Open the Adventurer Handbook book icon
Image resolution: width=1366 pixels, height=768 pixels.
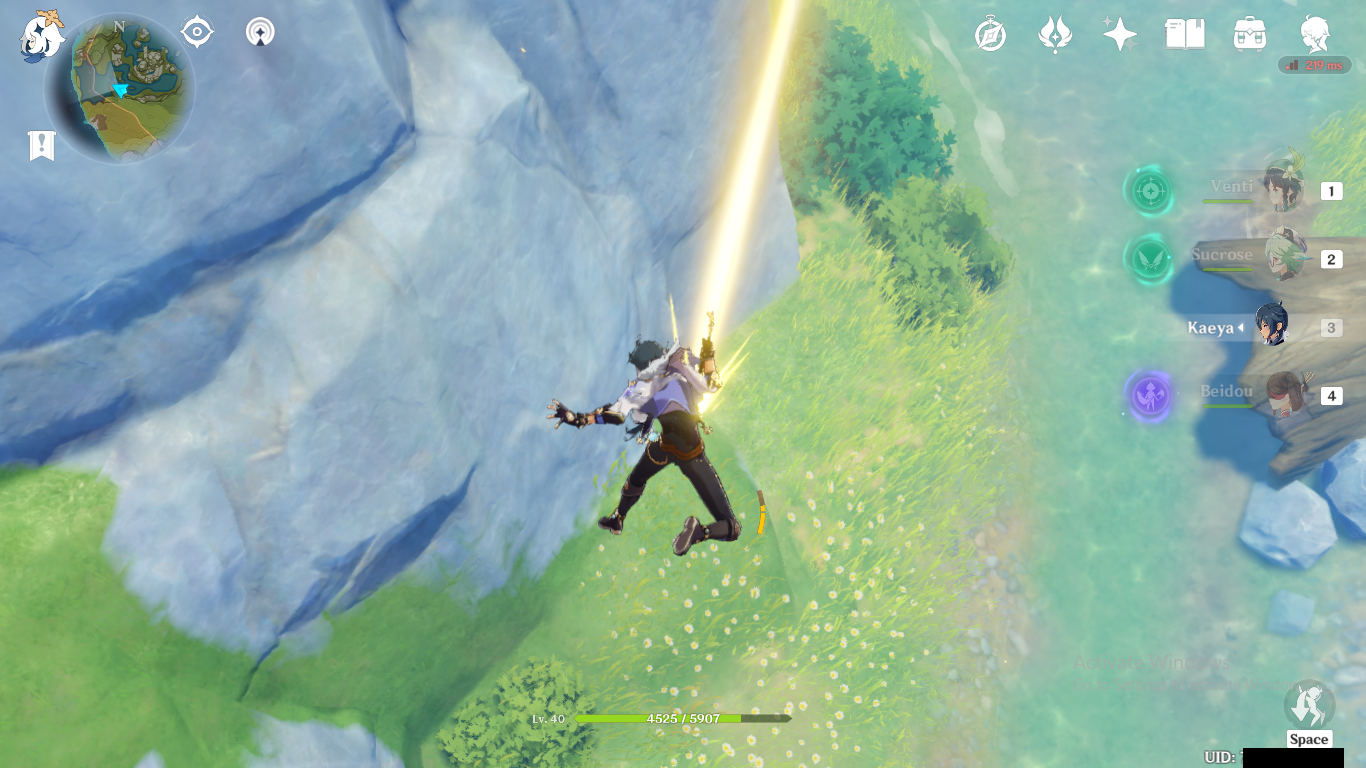click(1184, 35)
